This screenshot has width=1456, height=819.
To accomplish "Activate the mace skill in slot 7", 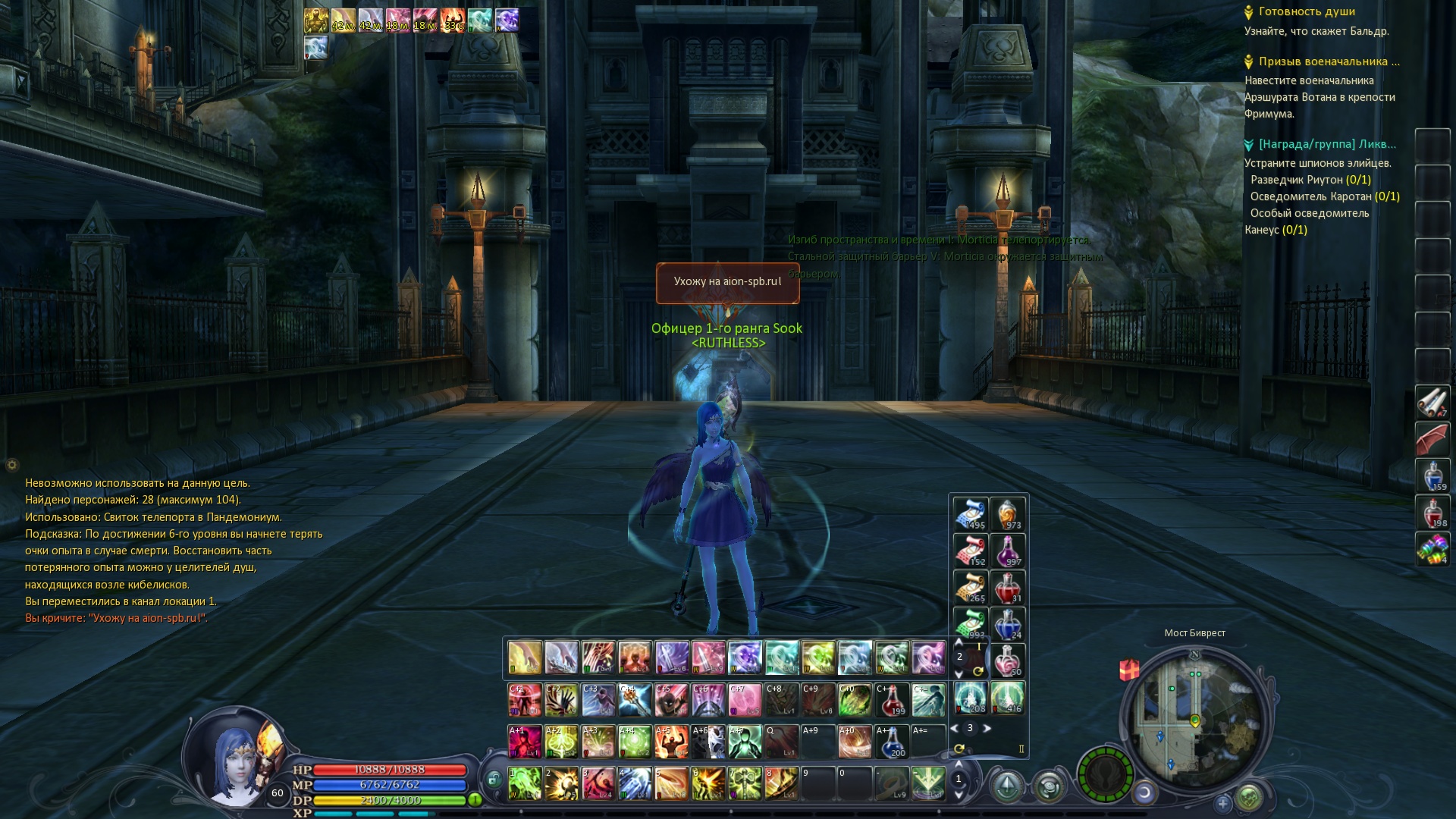I will coord(744,783).
